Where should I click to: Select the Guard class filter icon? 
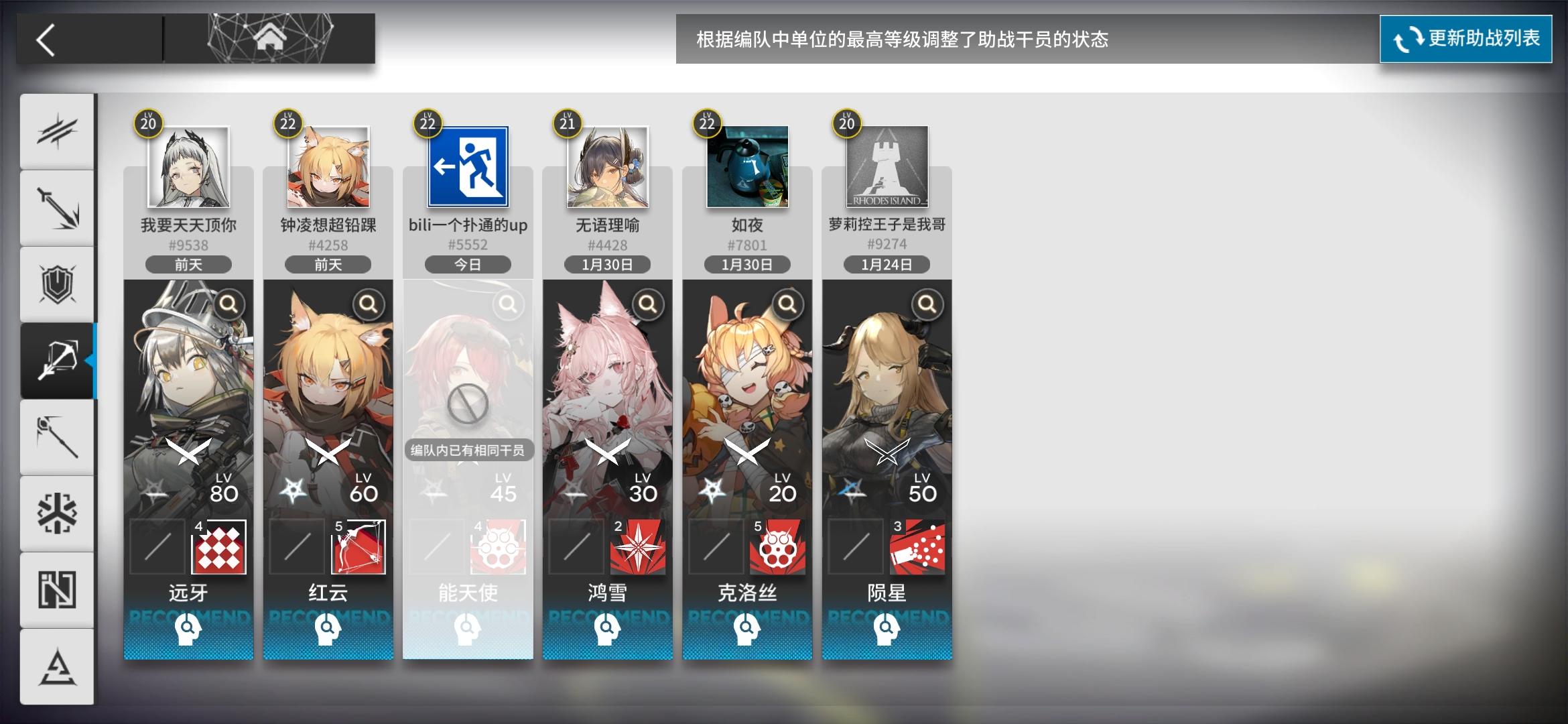(x=58, y=208)
